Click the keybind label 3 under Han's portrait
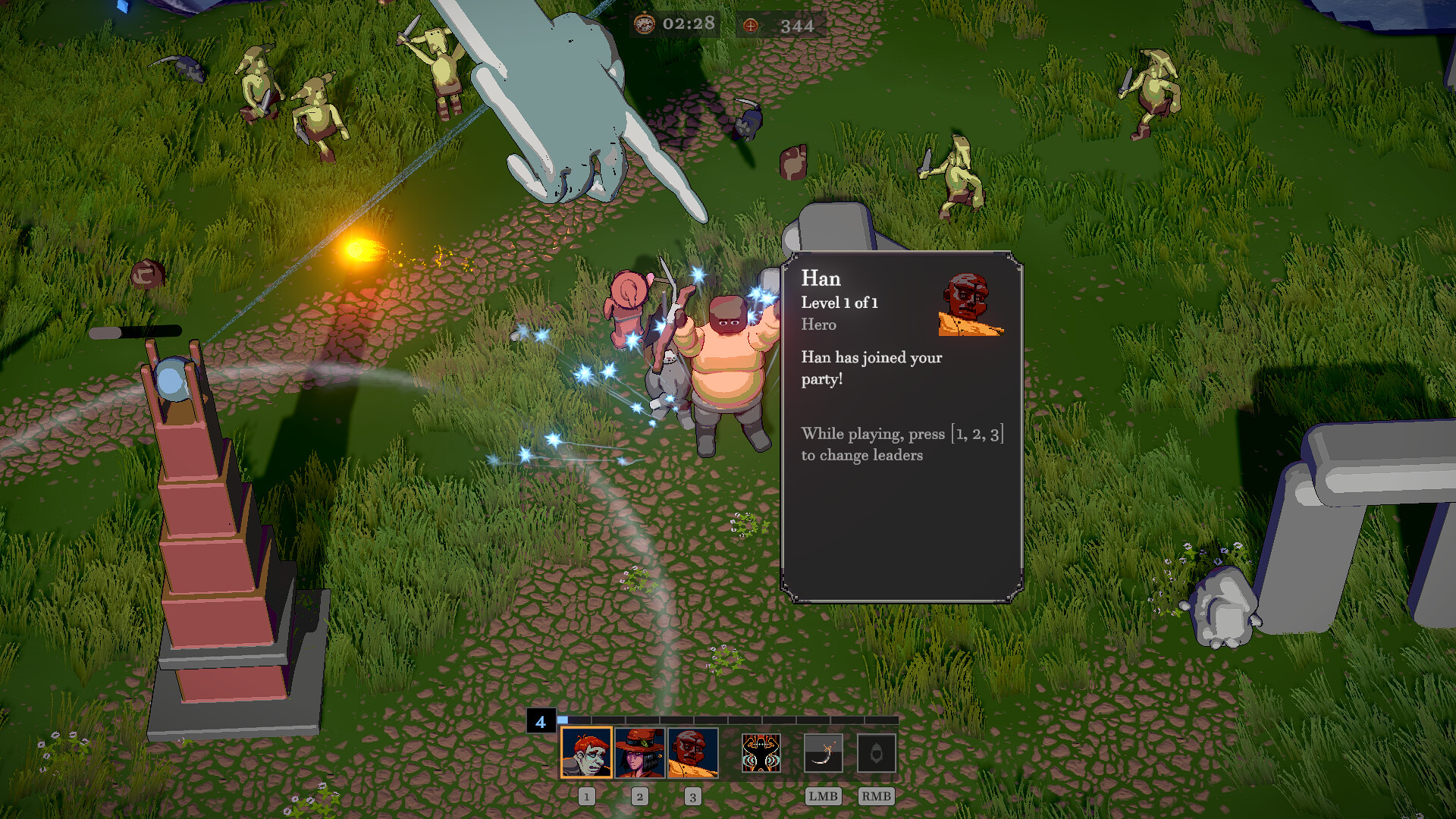Viewport: 1456px width, 819px height. pyautogui.click(x=692, y=796)
